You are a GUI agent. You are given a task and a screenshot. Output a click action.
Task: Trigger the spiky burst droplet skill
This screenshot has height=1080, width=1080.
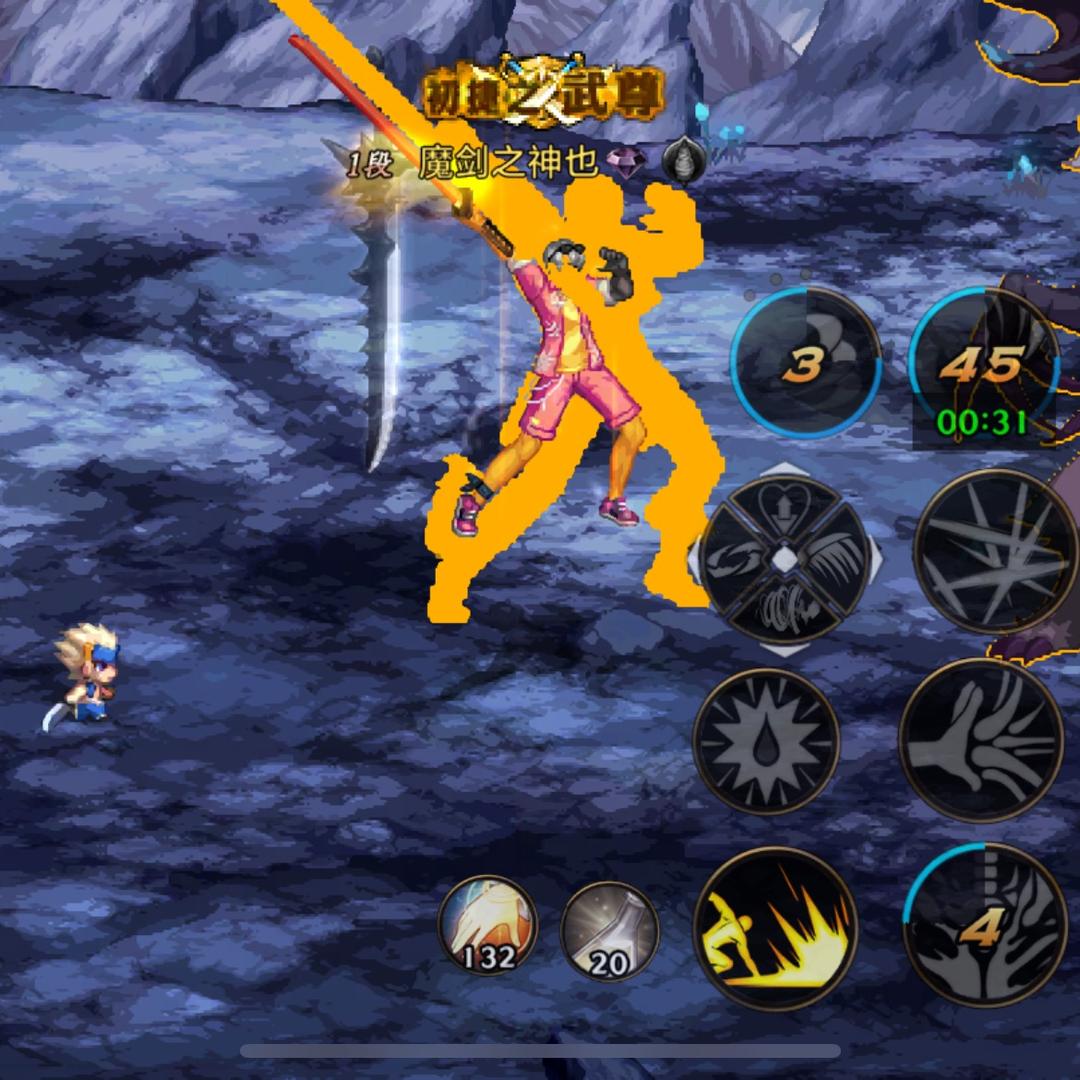766,742
